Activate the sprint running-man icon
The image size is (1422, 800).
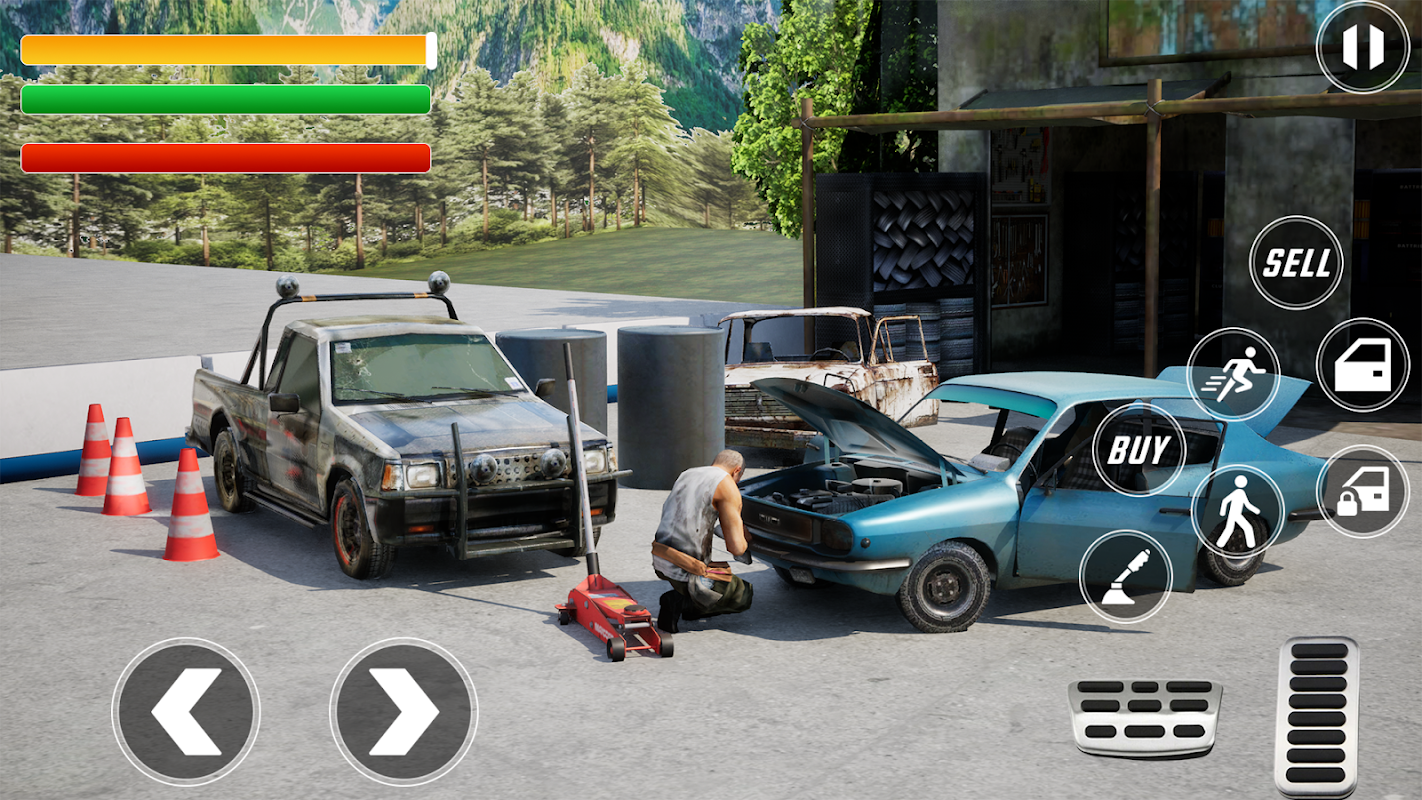(1233, 375)
